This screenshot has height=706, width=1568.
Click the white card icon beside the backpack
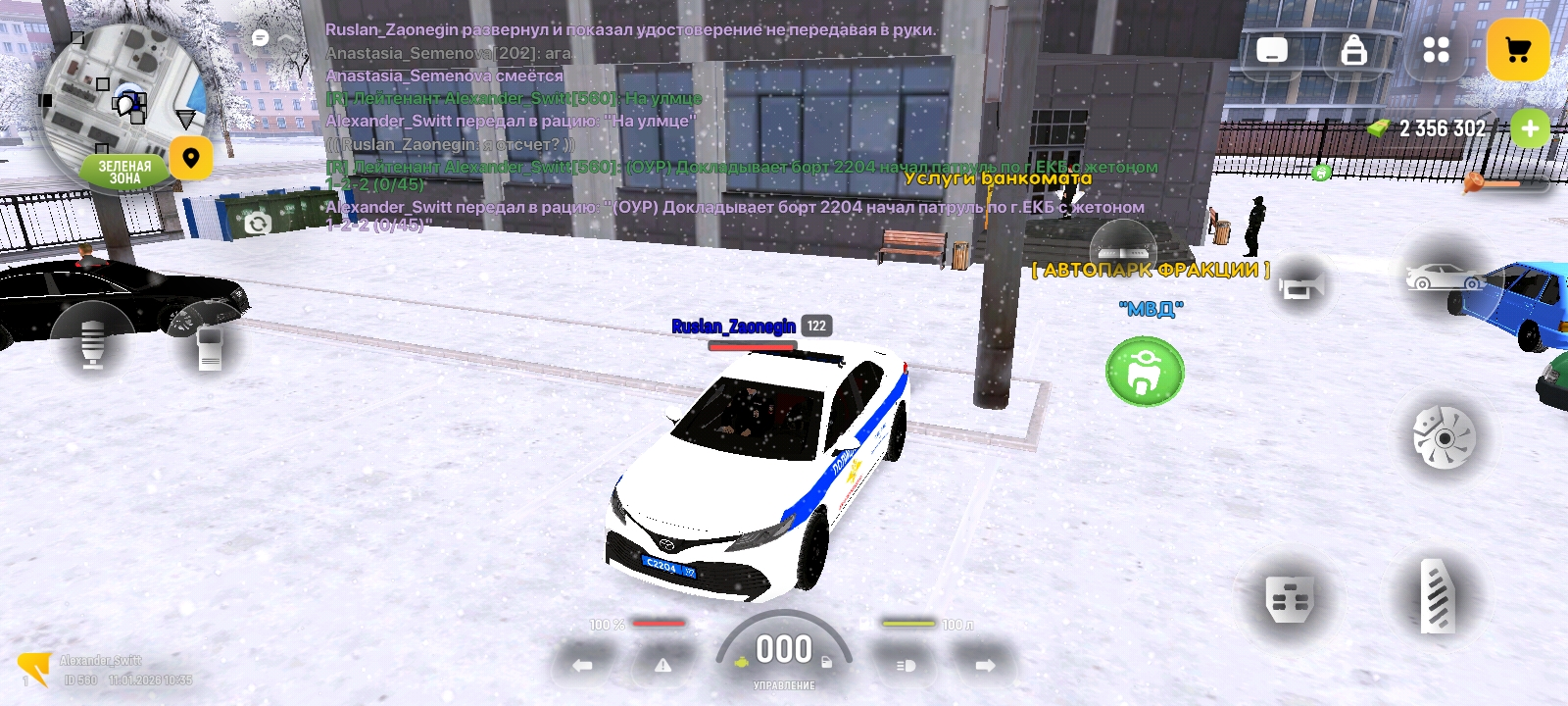click(1272, 50)
